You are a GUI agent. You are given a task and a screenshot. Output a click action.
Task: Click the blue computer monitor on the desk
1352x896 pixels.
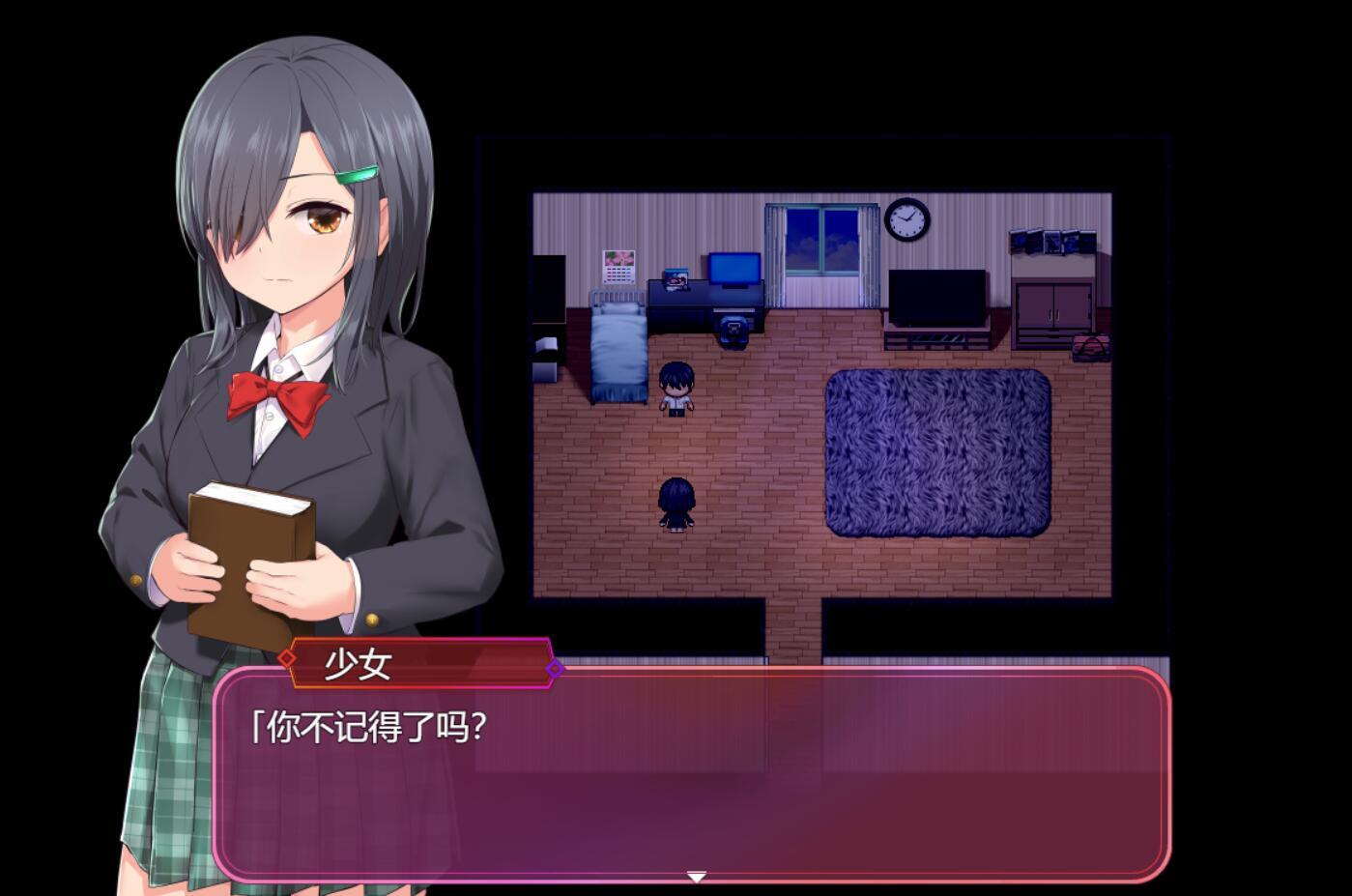click(733, 269)
